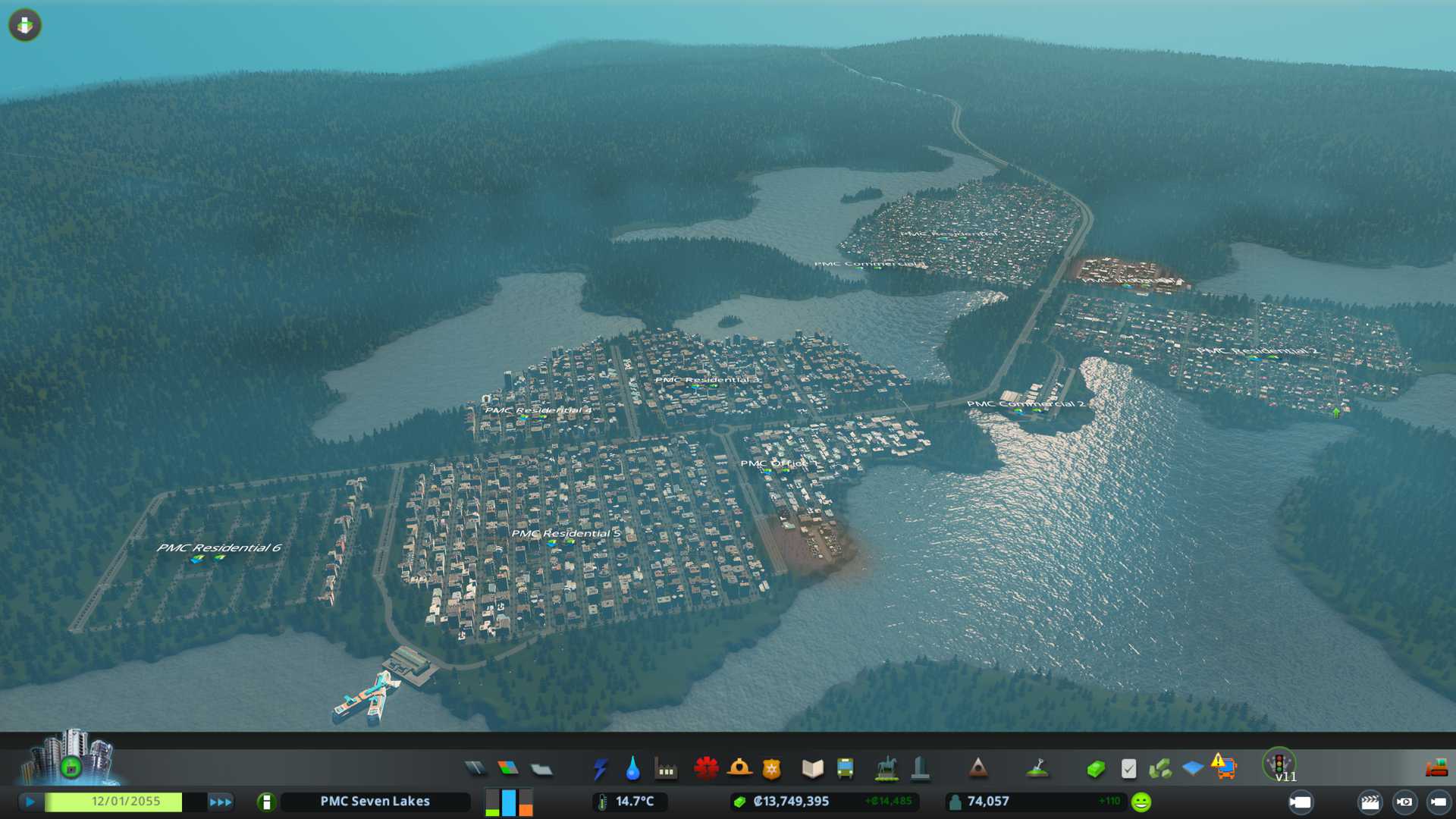
Task: Activate the Bulldozer tool
Action: (1436, 769)
